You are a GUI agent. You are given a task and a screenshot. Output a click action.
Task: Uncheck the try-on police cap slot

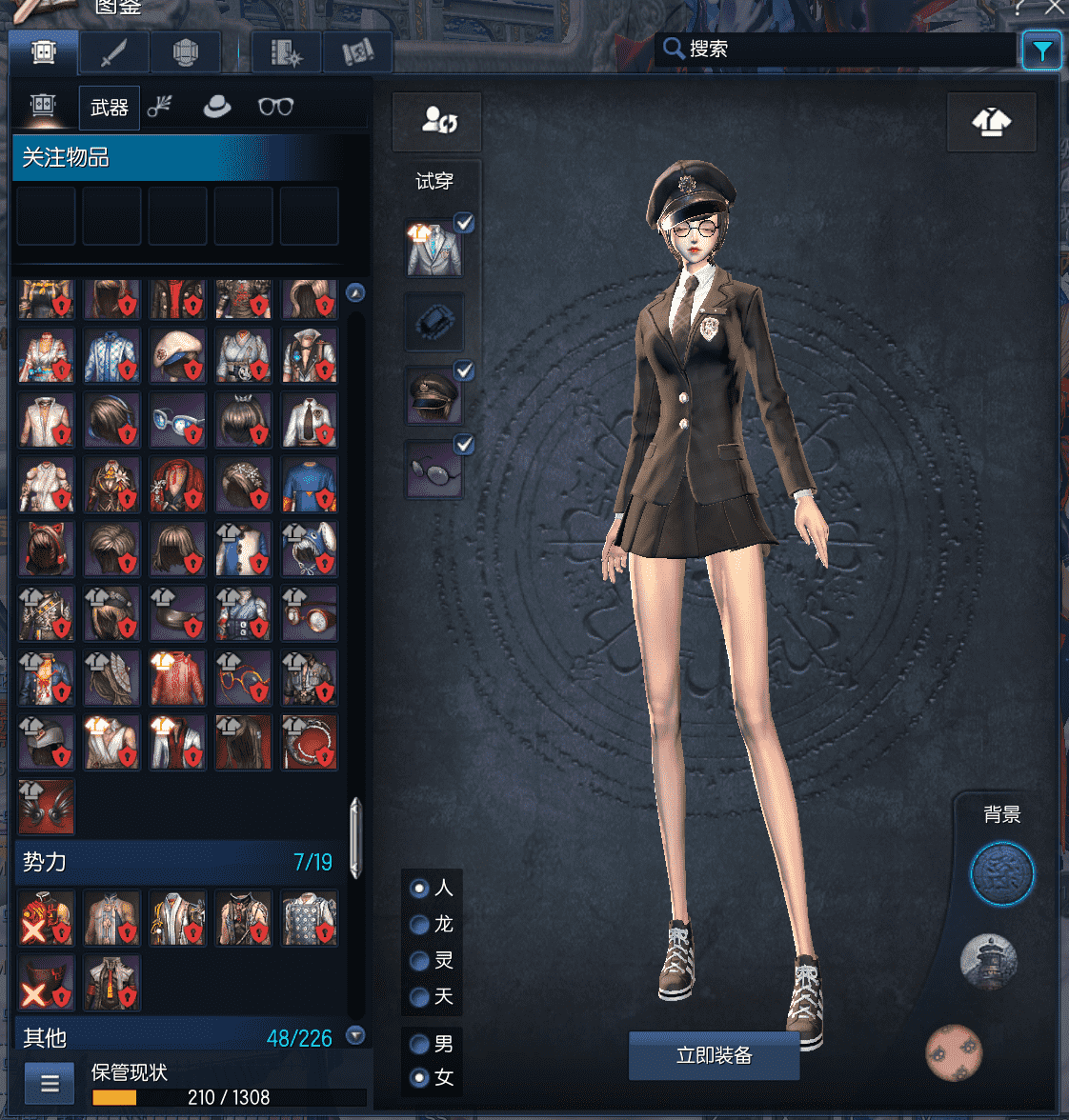pyautogui.click(x=464, y=370)
